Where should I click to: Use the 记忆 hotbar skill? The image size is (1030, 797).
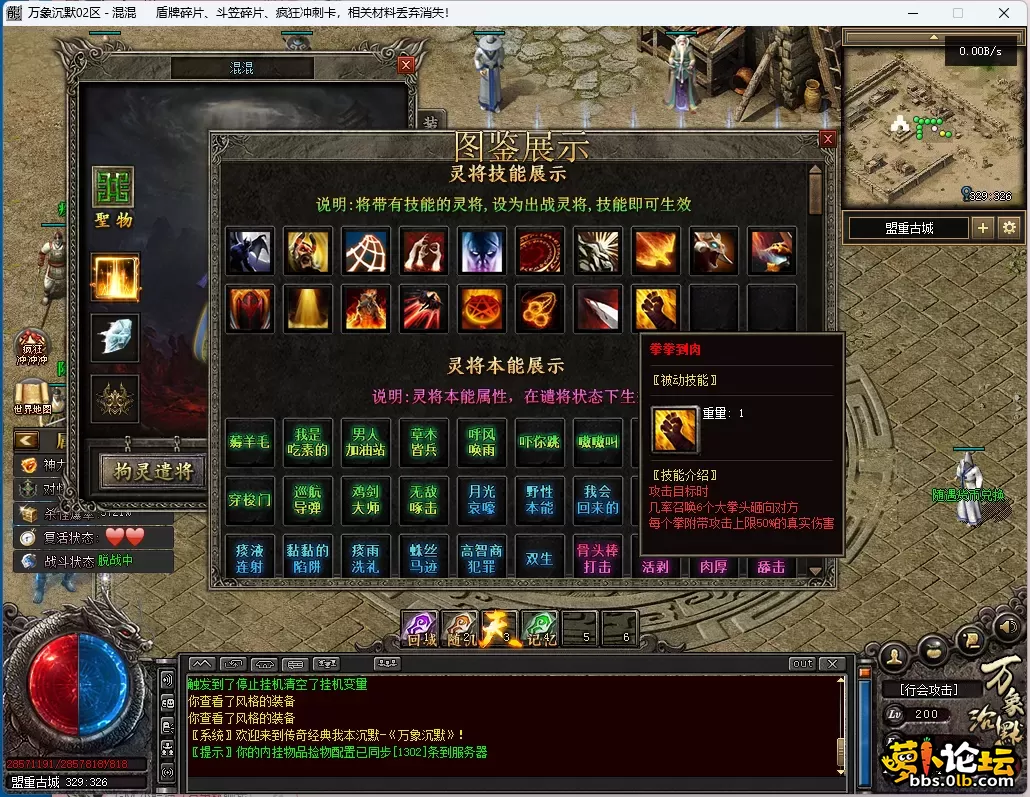point(539,627)
